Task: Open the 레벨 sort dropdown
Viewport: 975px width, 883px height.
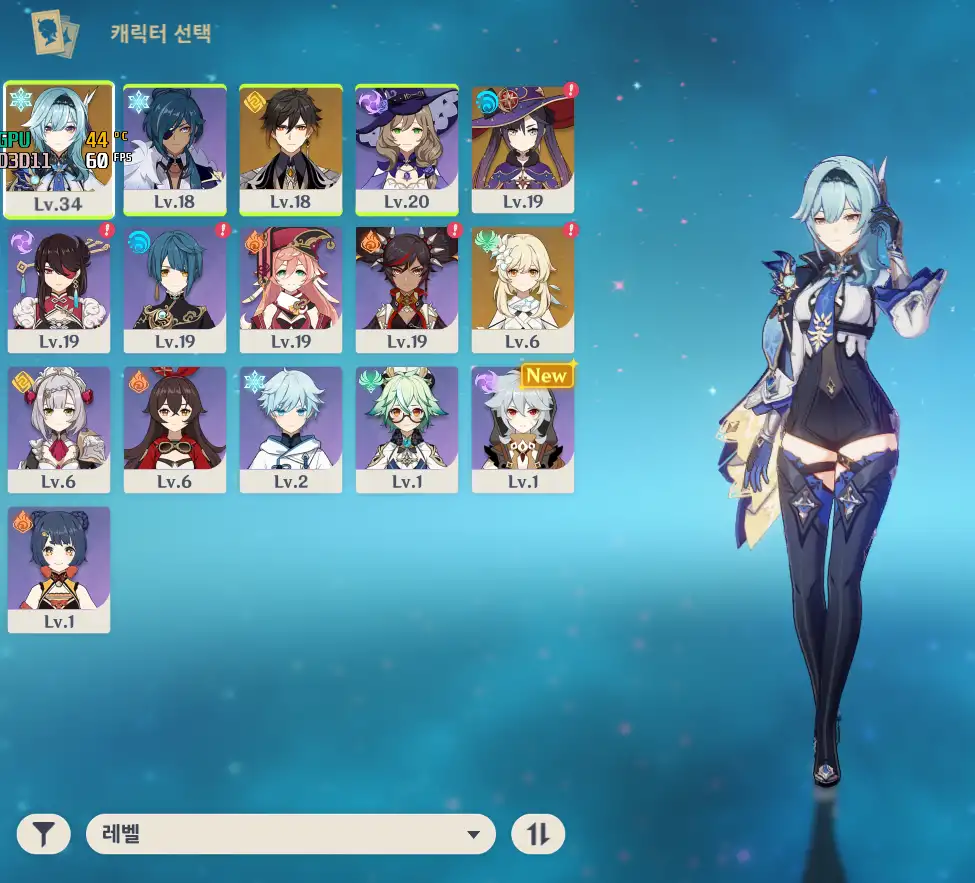Action: click(x=291, y=834)
